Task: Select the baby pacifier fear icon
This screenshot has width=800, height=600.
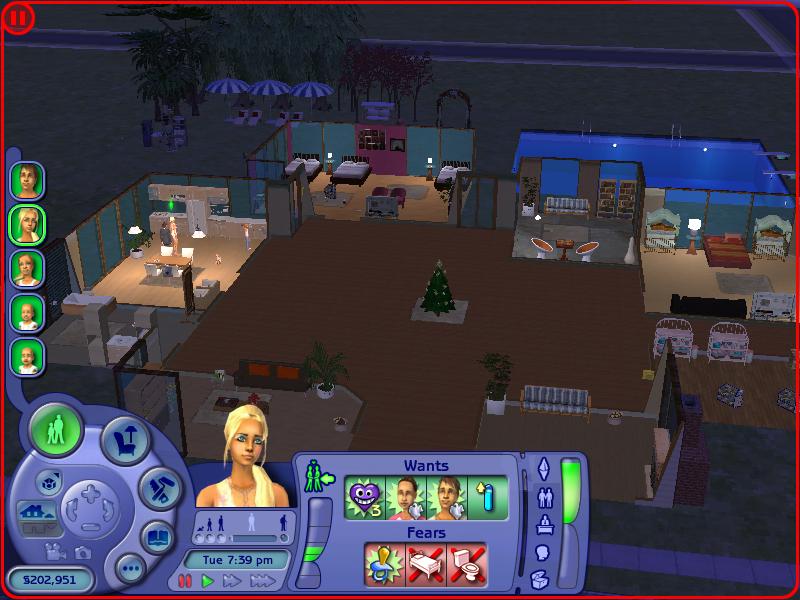Action: click(384, 565)
